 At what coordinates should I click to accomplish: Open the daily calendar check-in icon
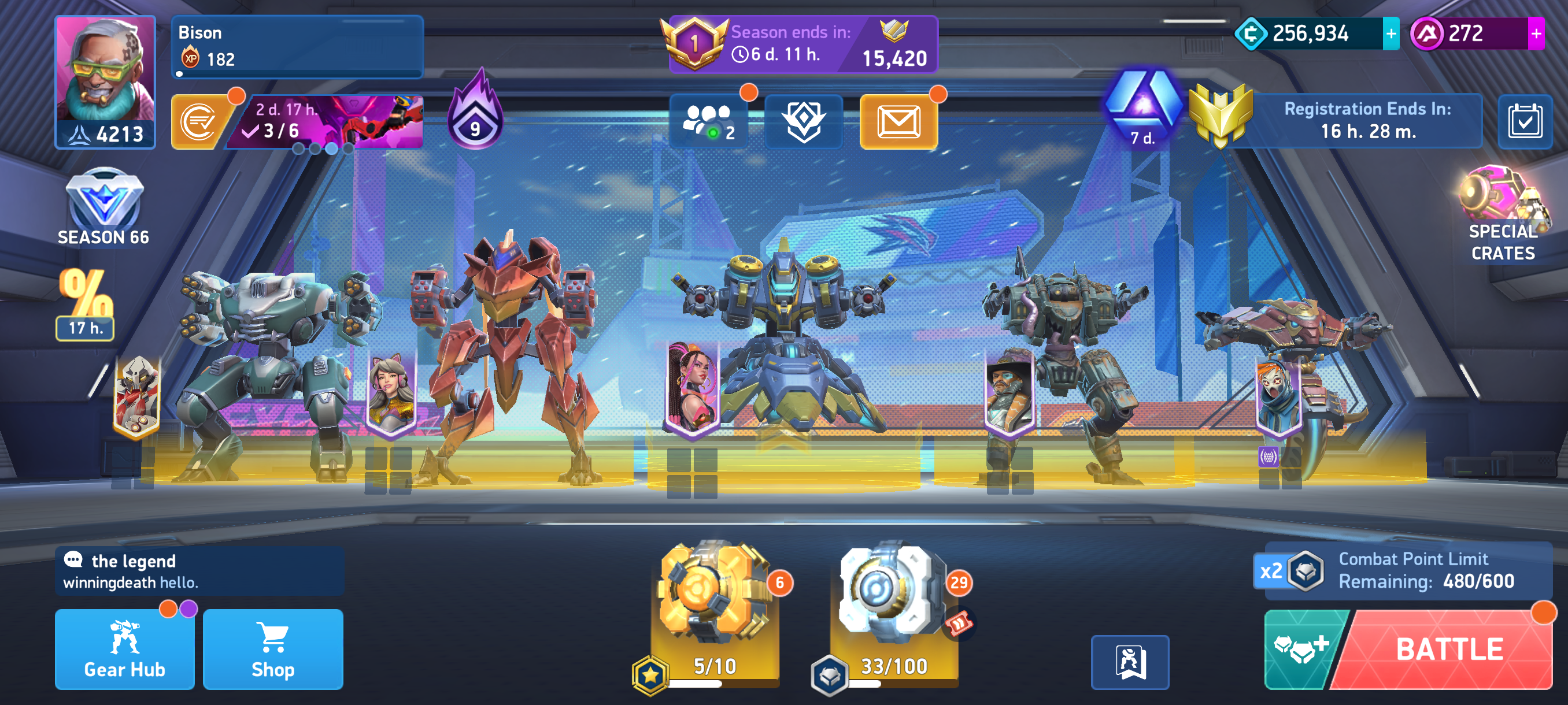(x=1524, y=121)
